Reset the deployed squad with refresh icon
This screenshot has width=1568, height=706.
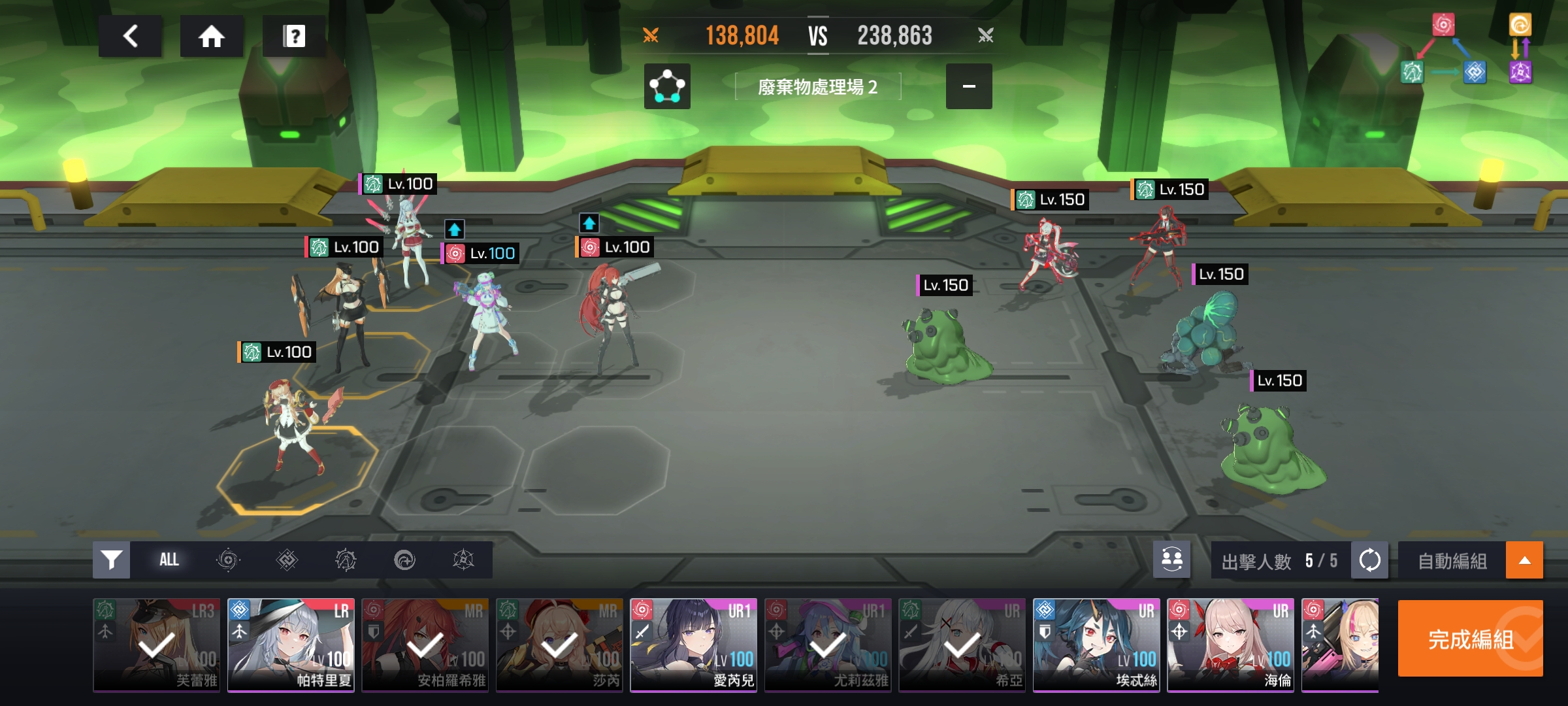point(1369,560)
